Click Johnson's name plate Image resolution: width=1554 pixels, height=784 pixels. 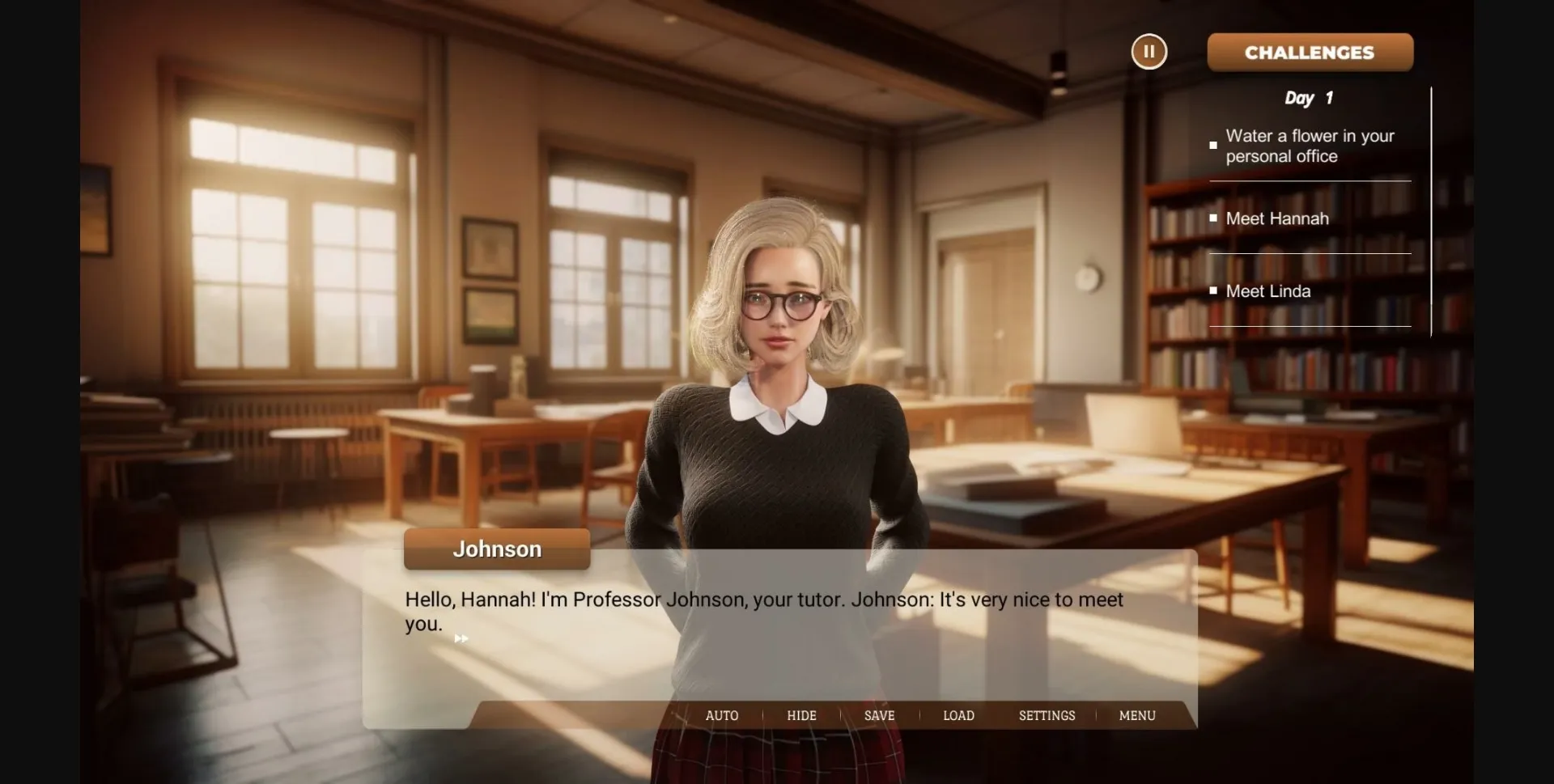coord(496,549)
